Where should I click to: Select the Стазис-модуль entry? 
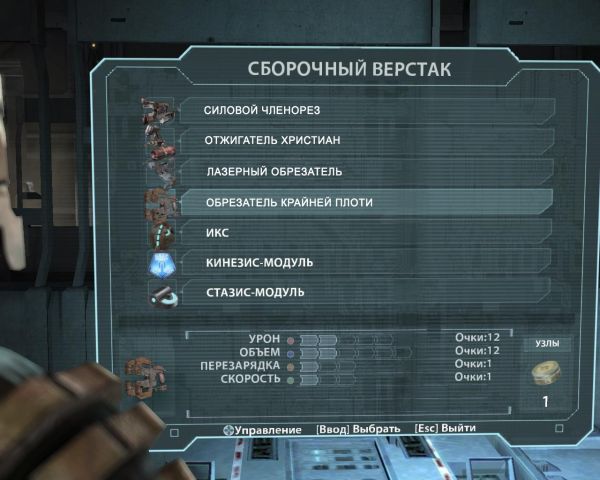(x=360, y=293)
